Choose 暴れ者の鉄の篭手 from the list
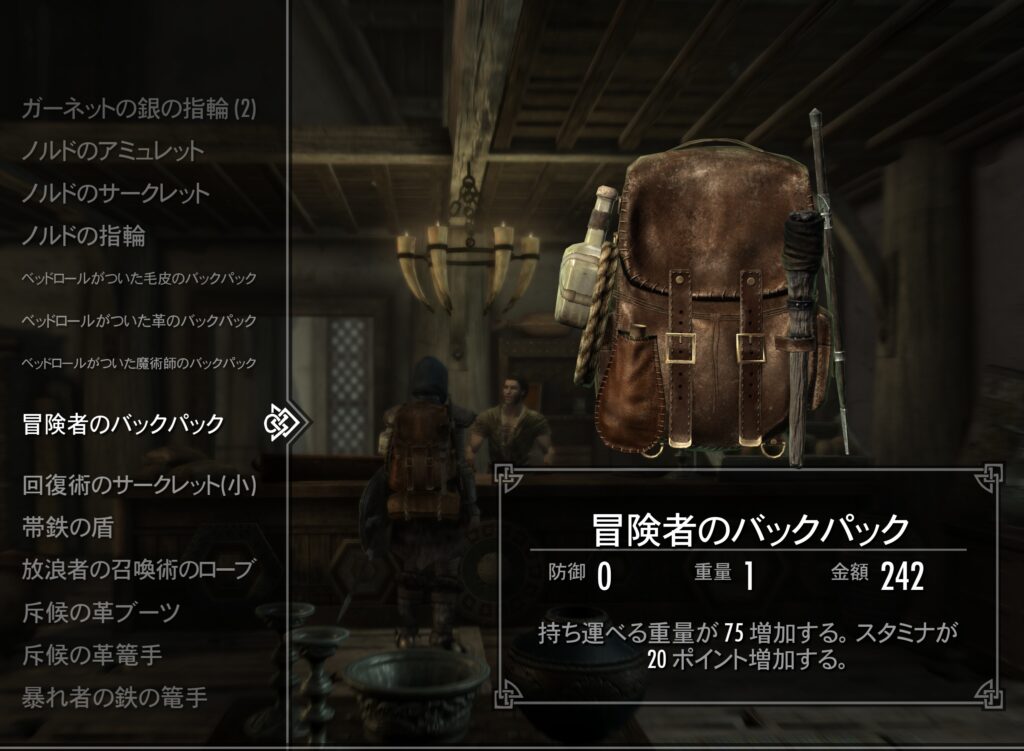This screenshot has height=751, width=1024. coord(115,697)
